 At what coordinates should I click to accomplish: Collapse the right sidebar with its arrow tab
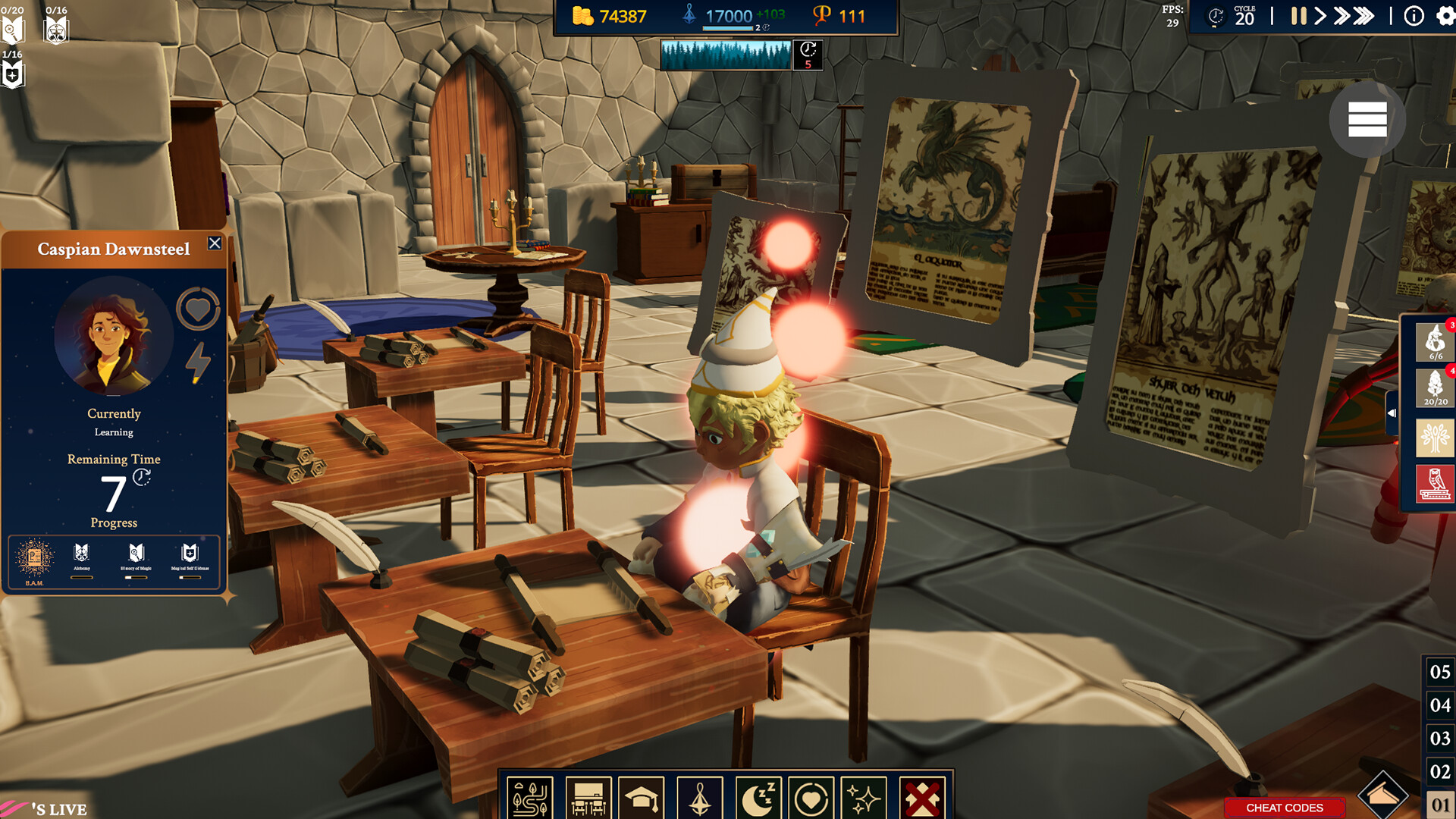pos(1392,413)
